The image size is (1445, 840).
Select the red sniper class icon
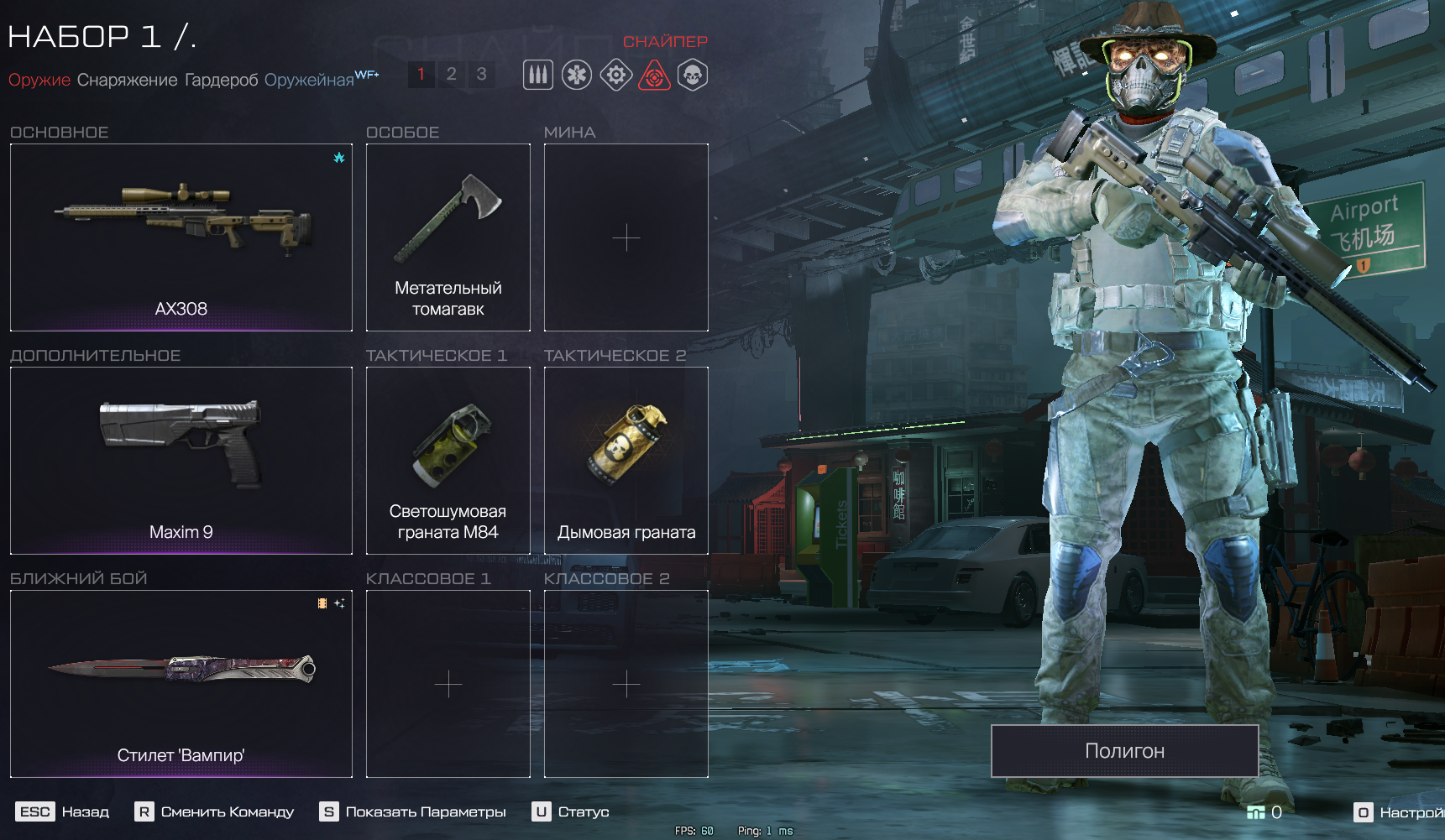click(654, 76)
